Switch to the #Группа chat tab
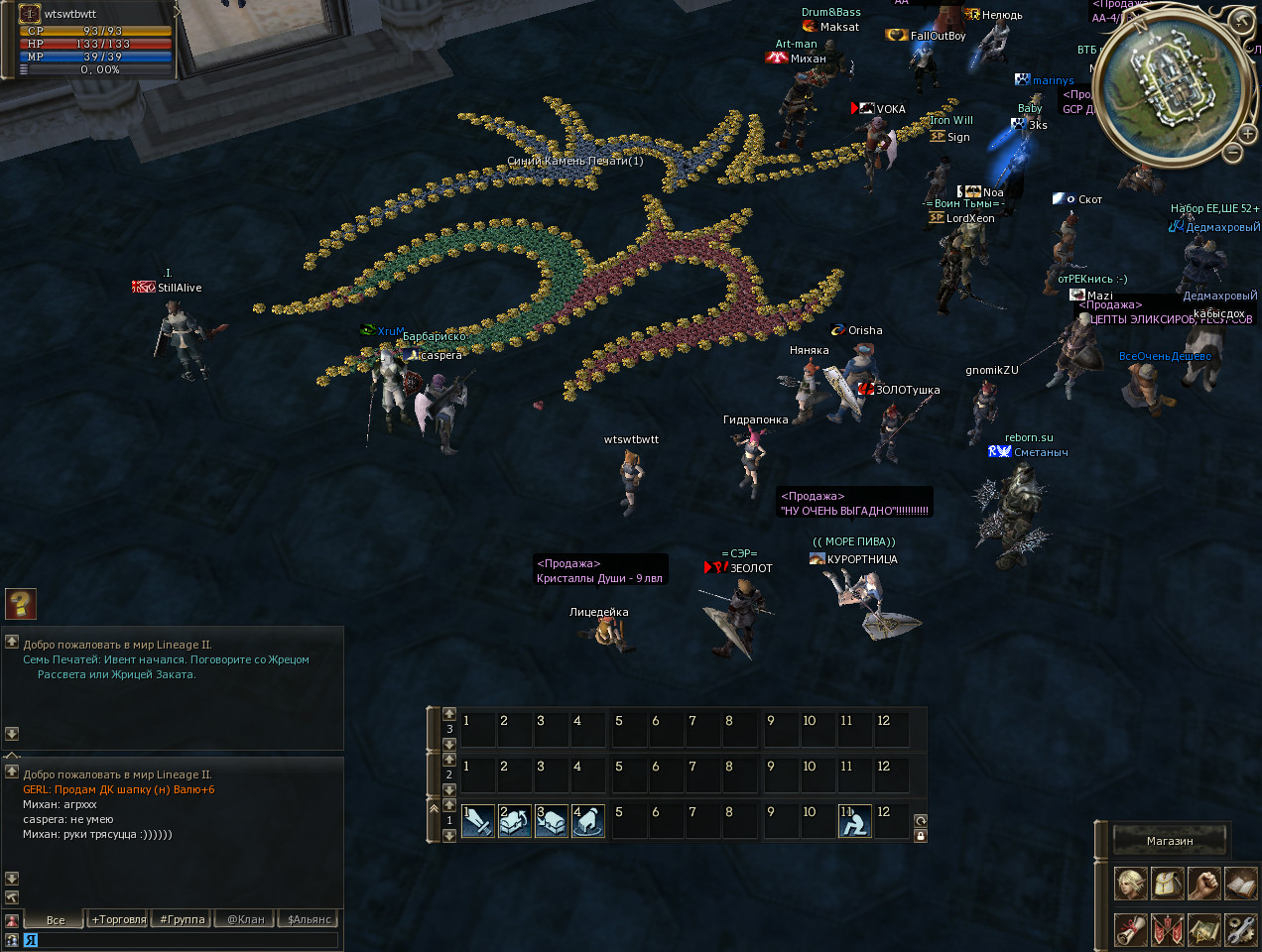 (183, 919)
